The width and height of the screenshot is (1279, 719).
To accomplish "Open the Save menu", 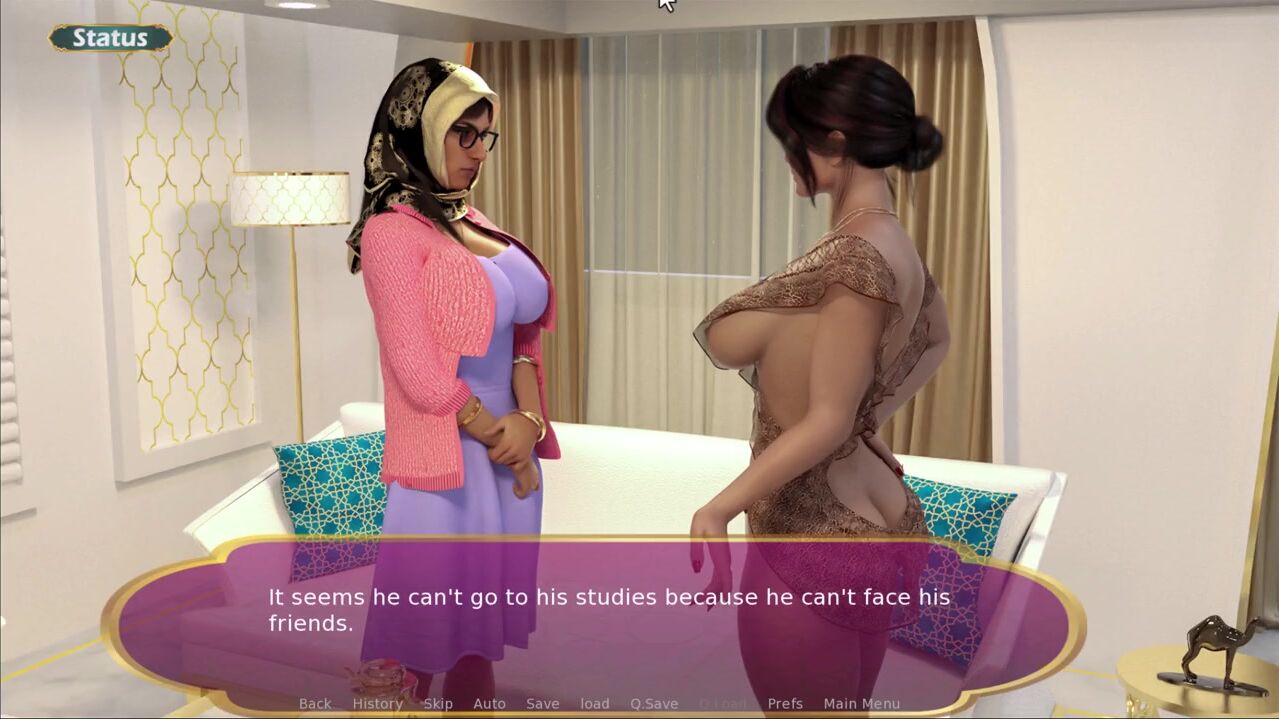I will coord(543,704).
